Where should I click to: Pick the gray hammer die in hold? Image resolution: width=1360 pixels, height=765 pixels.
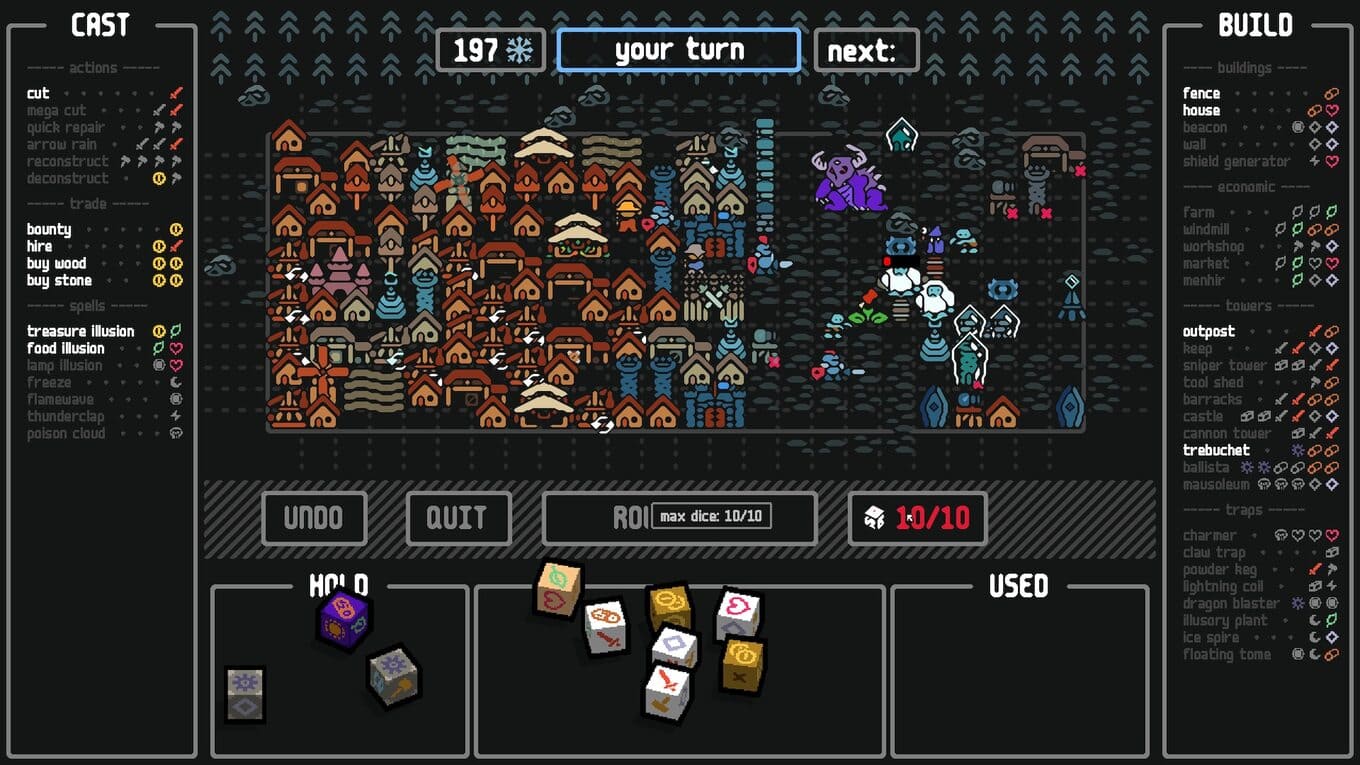point(393,675)
